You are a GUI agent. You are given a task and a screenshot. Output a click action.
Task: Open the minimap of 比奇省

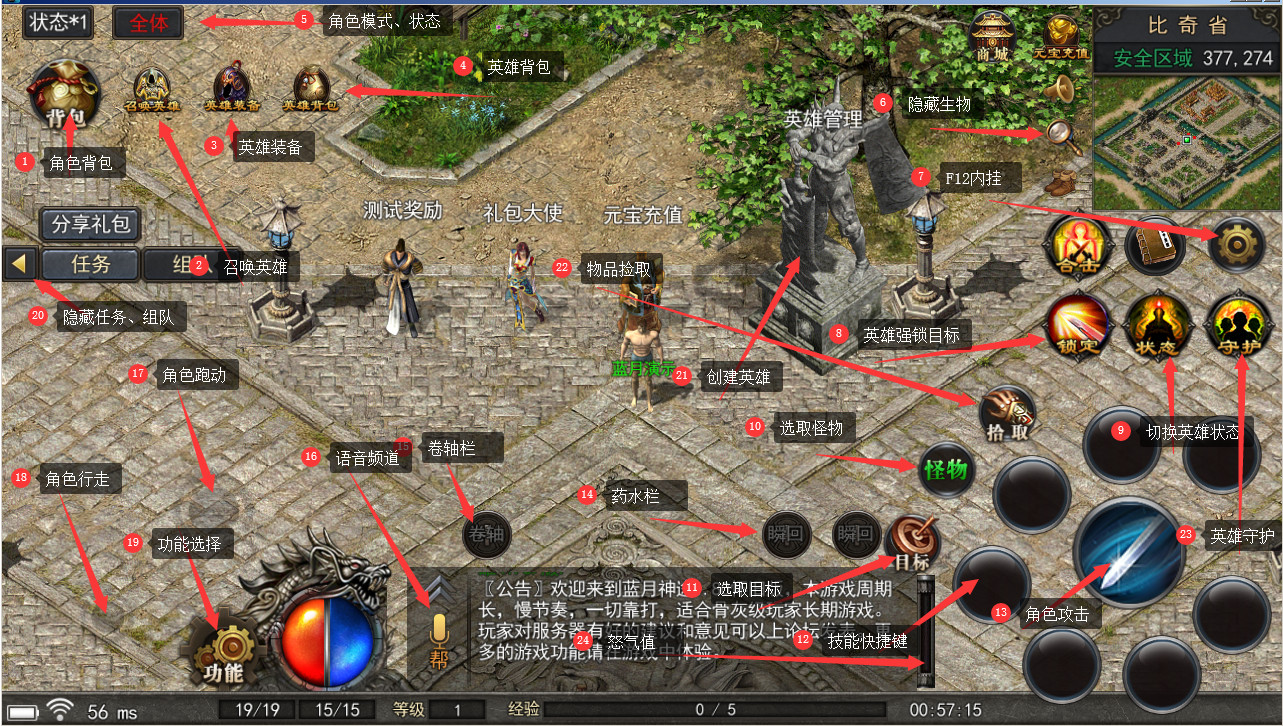point(1186,142)
